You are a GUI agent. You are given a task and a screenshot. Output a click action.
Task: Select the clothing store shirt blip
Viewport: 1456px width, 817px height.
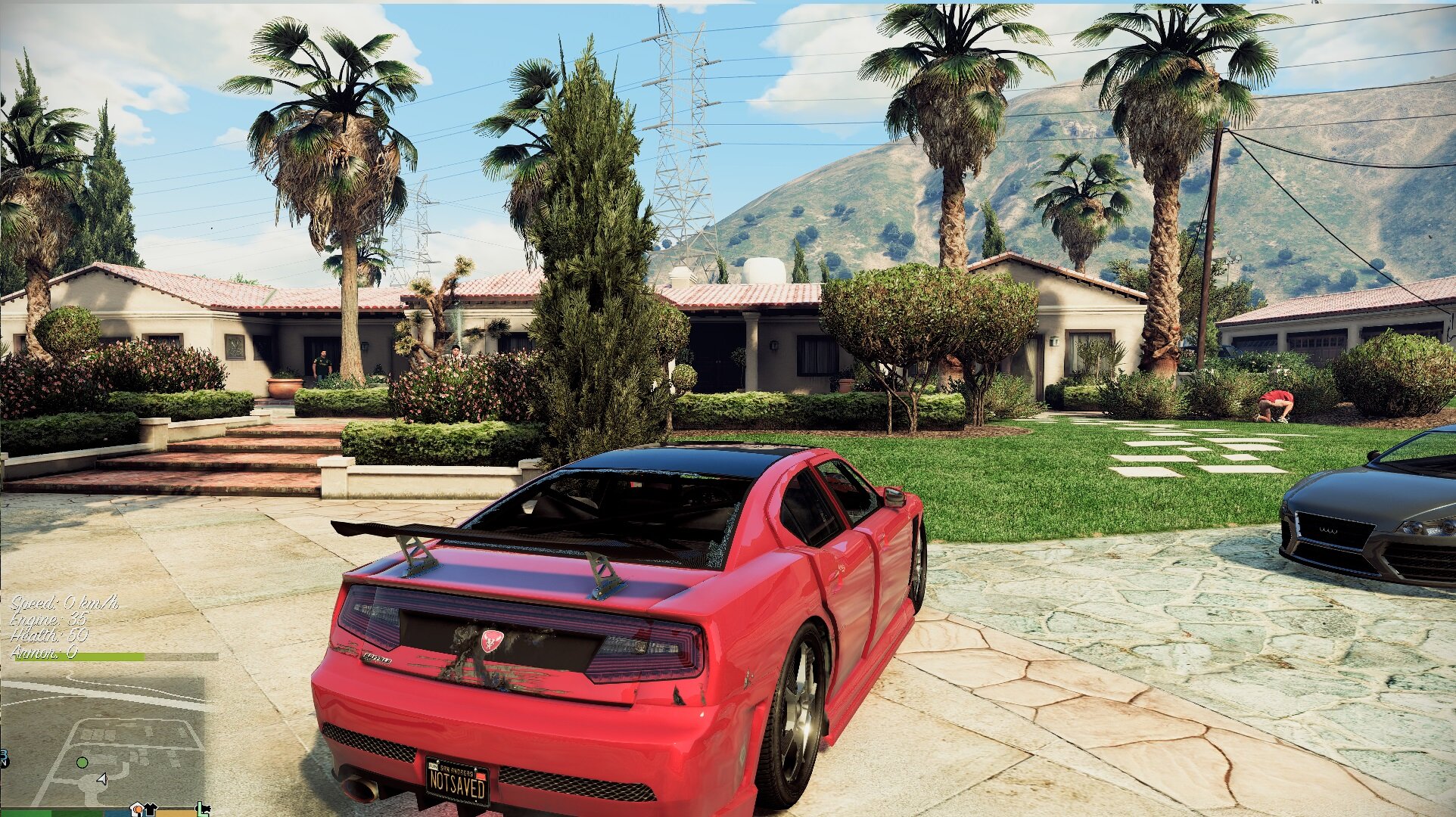pyautogui.click(x=150, y=809)
